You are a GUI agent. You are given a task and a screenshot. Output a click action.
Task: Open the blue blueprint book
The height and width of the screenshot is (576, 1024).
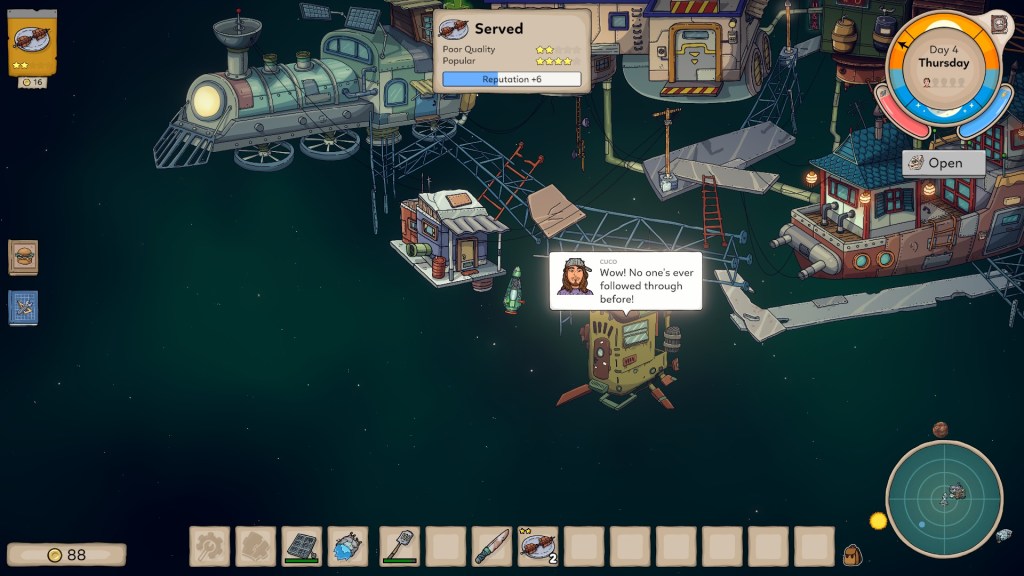[23, 308]
